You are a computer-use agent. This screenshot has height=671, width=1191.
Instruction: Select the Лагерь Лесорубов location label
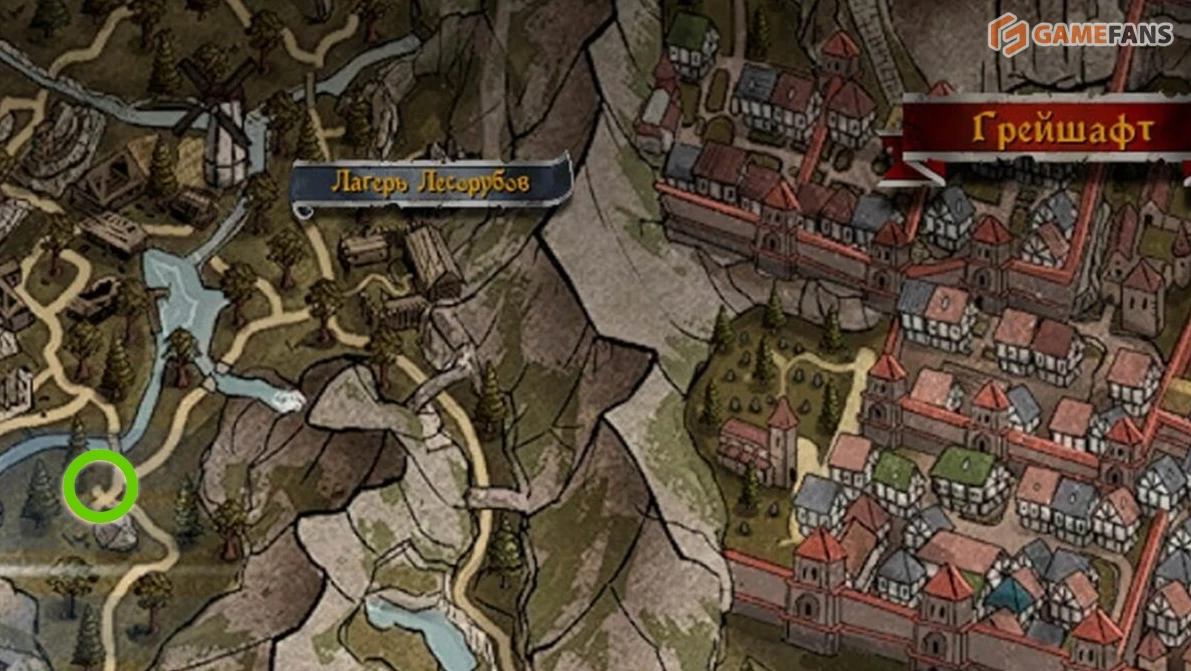click(431, 183)
